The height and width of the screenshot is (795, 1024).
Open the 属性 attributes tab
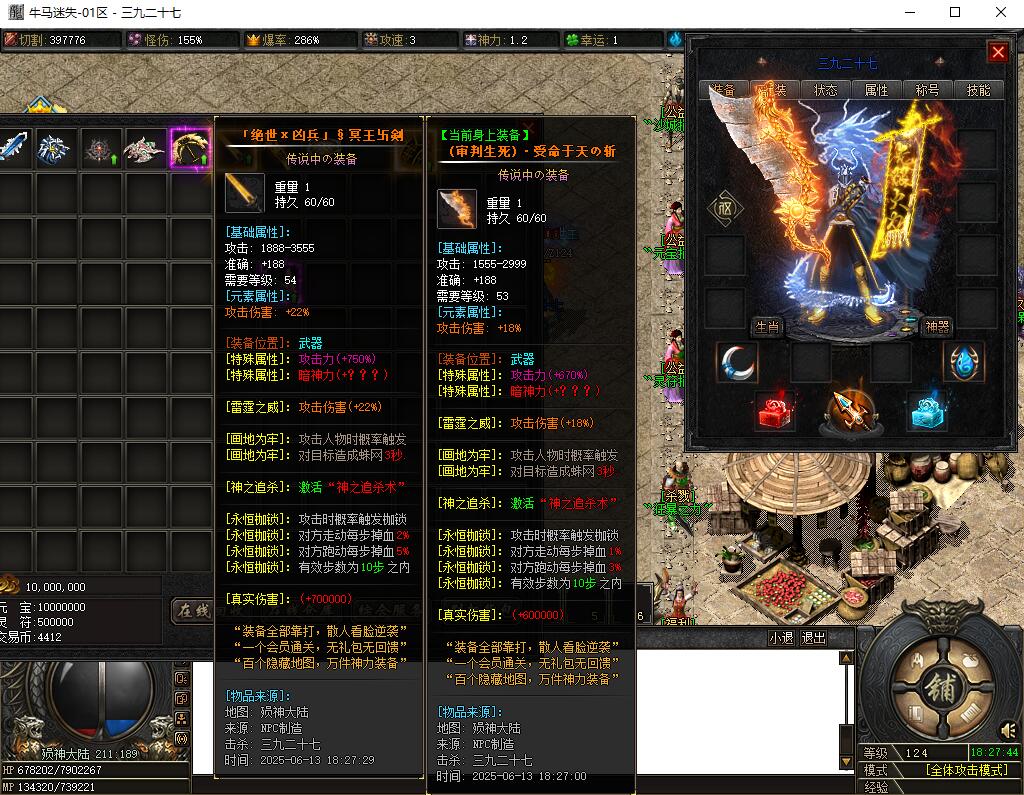[876, 89]
